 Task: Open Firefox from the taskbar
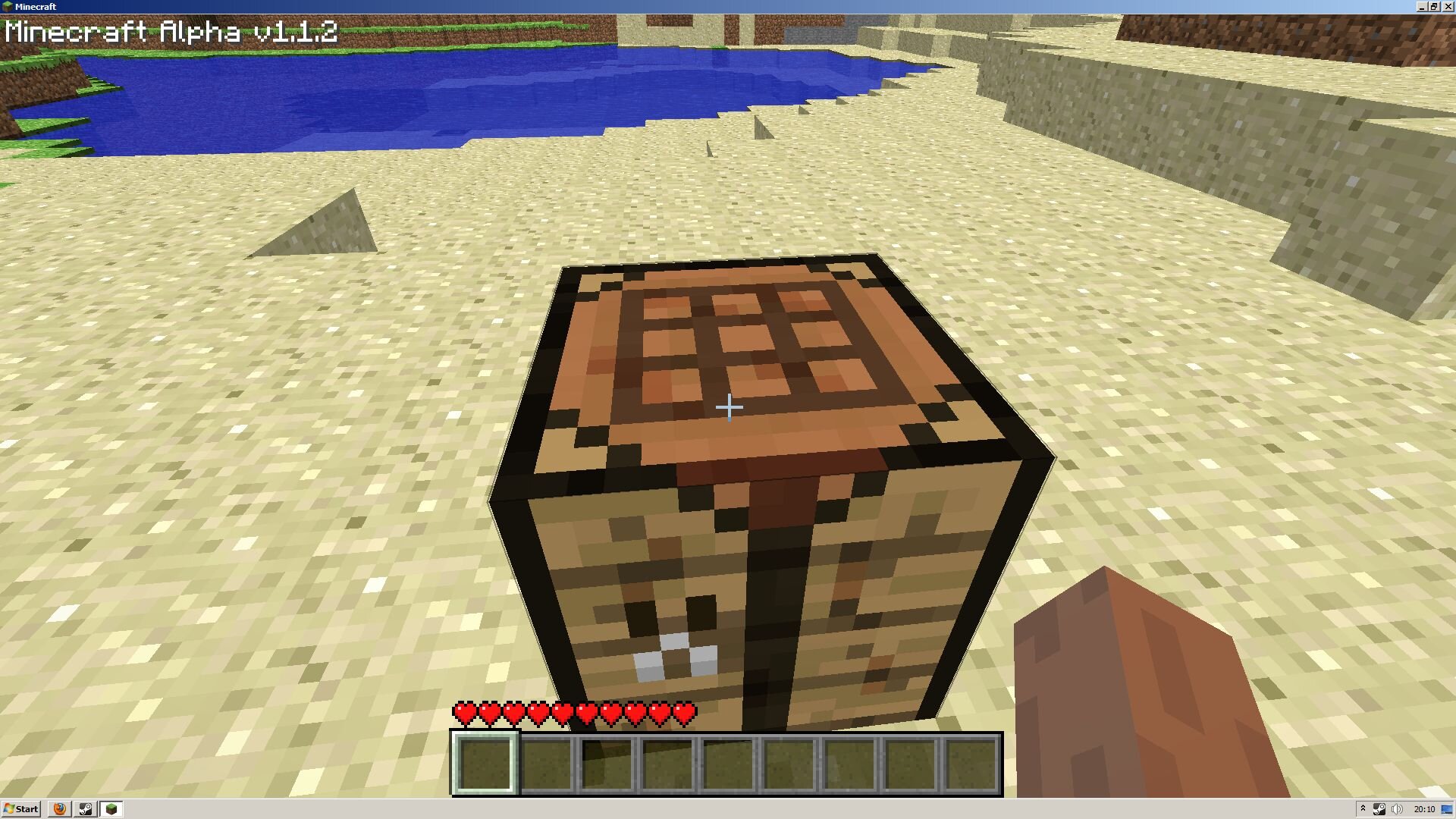(x=58, y=808)
